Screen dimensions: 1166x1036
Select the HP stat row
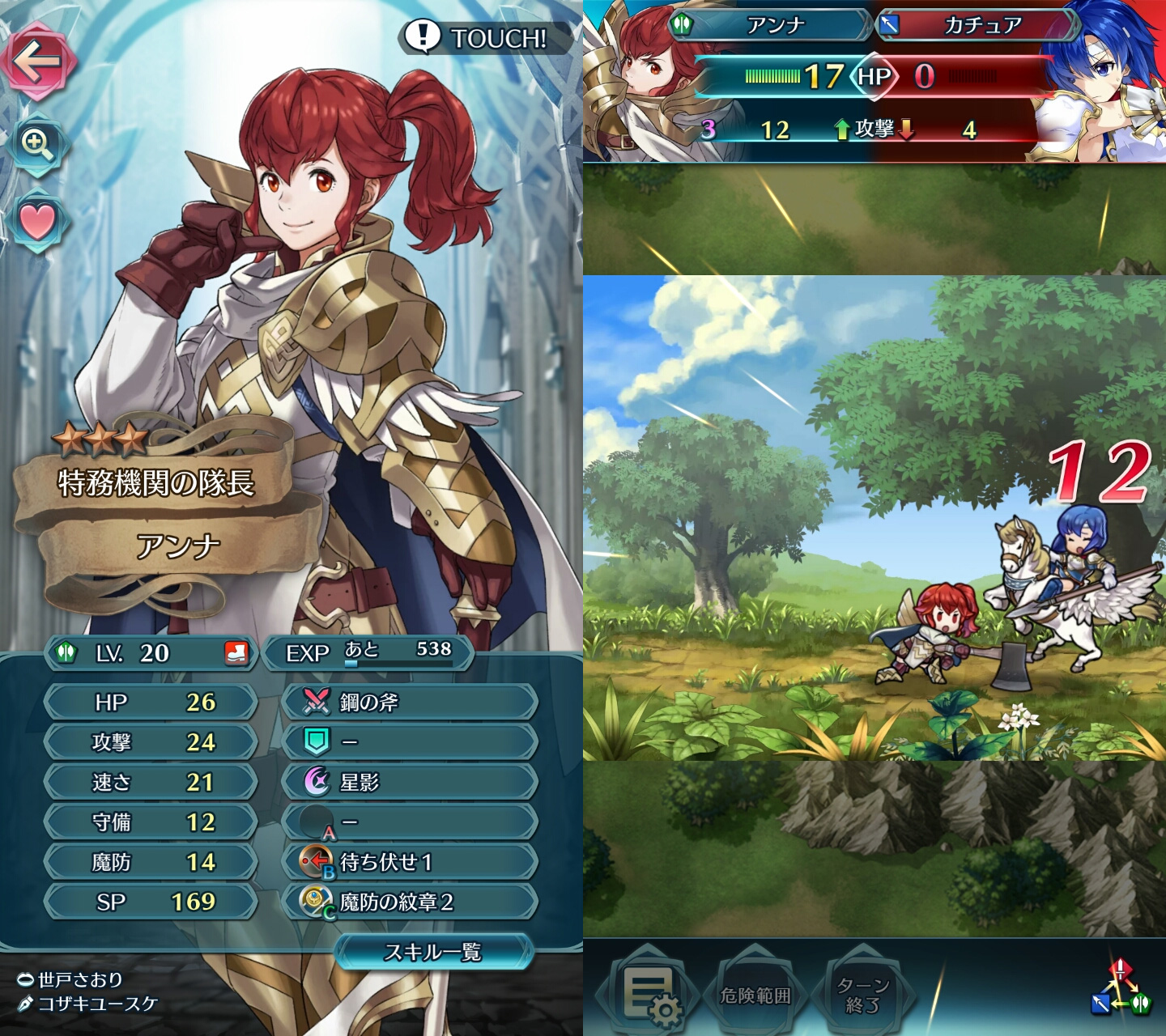point(151,702)
